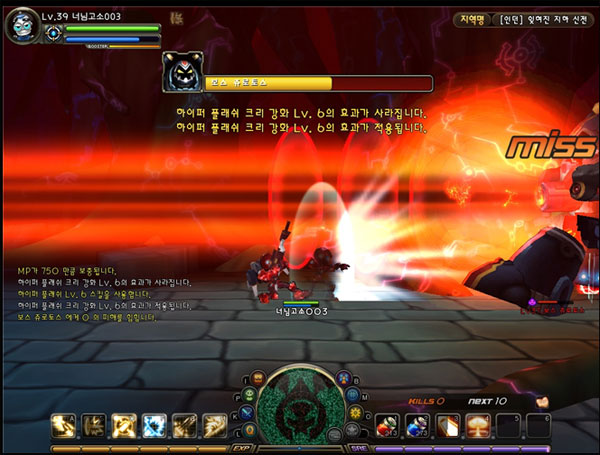This screenshot has width=600, height=455.
Task: Open the blue sword skill menu marked K
Action: [x=246, y=415]
